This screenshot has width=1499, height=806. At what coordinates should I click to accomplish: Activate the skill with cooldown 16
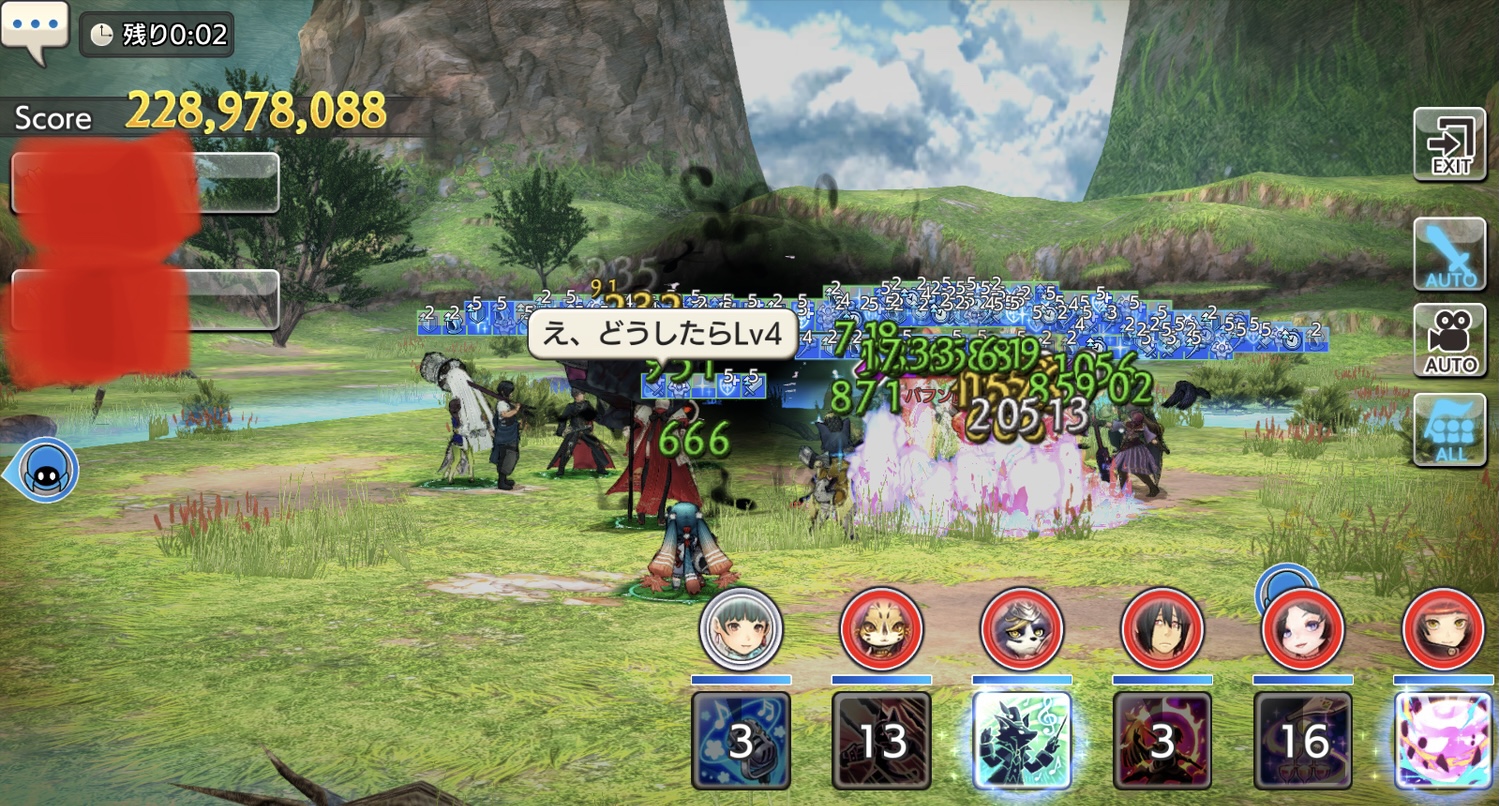click(x=1303, y=741)
